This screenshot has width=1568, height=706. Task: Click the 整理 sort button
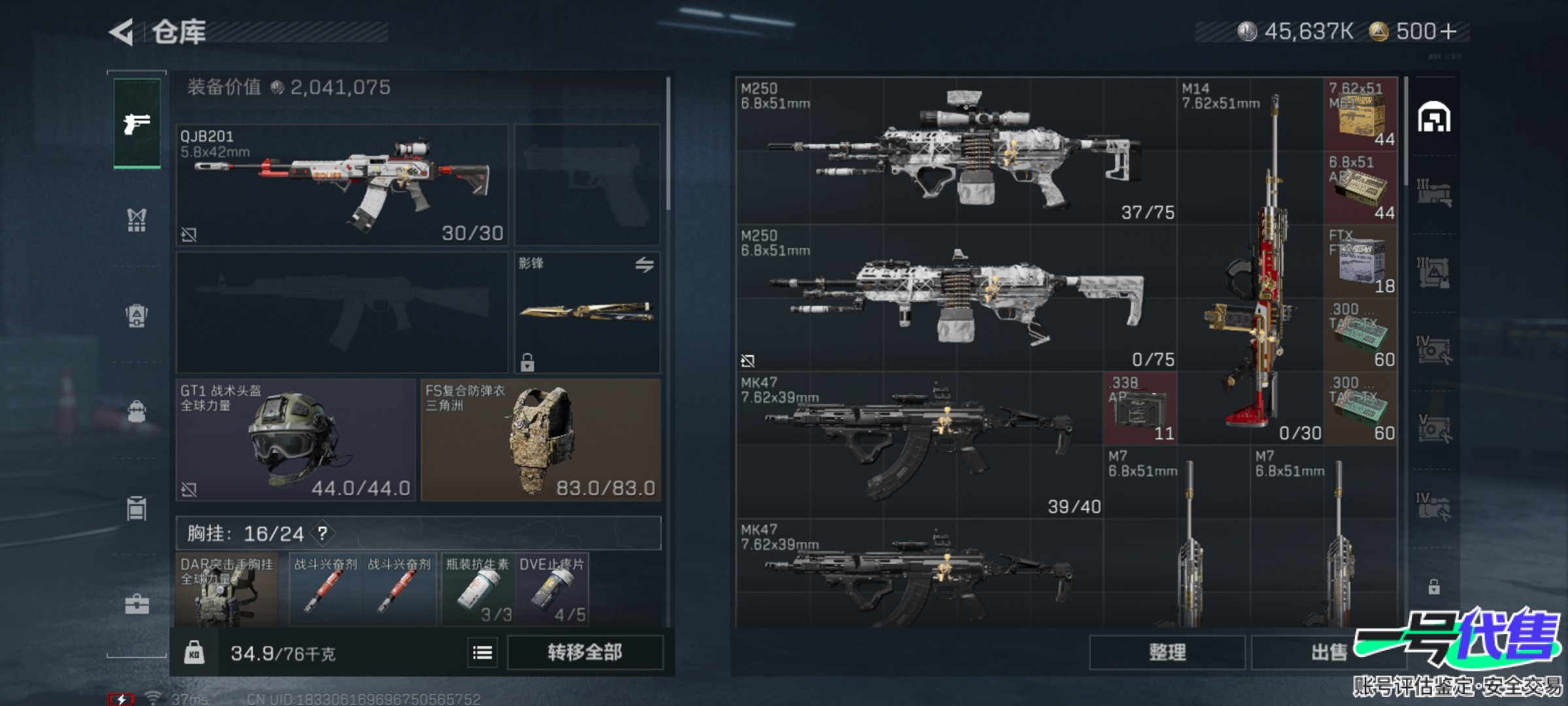[x=1167, y=652]
